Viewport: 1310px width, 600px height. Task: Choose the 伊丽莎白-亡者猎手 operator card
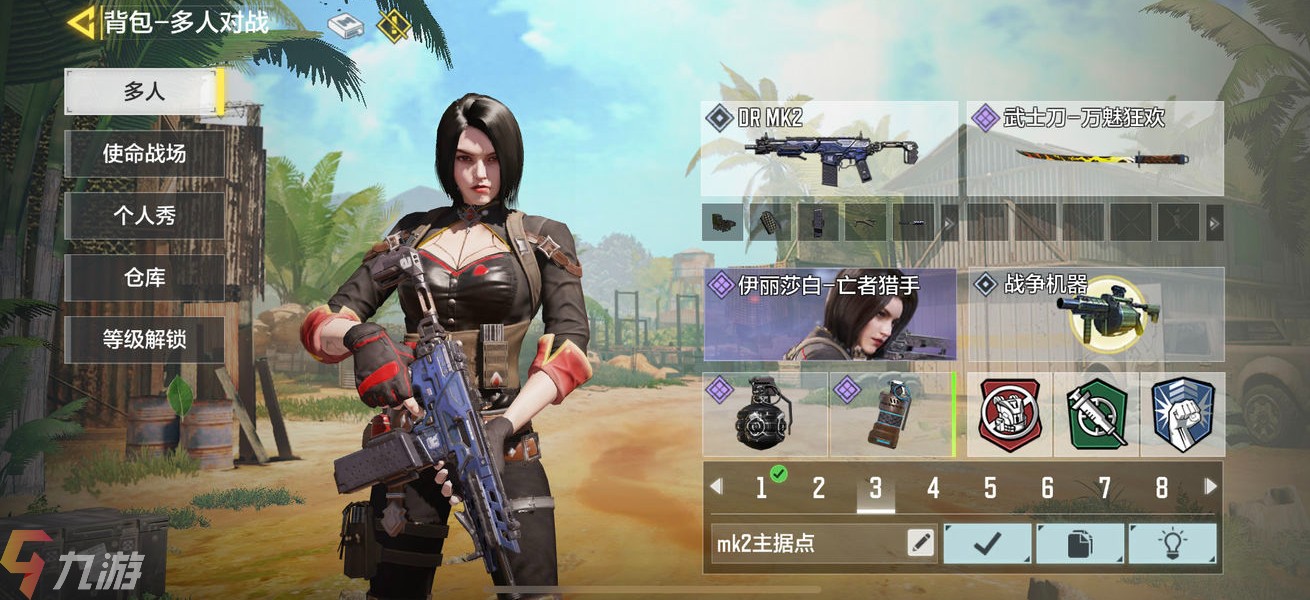click(829, 314)
